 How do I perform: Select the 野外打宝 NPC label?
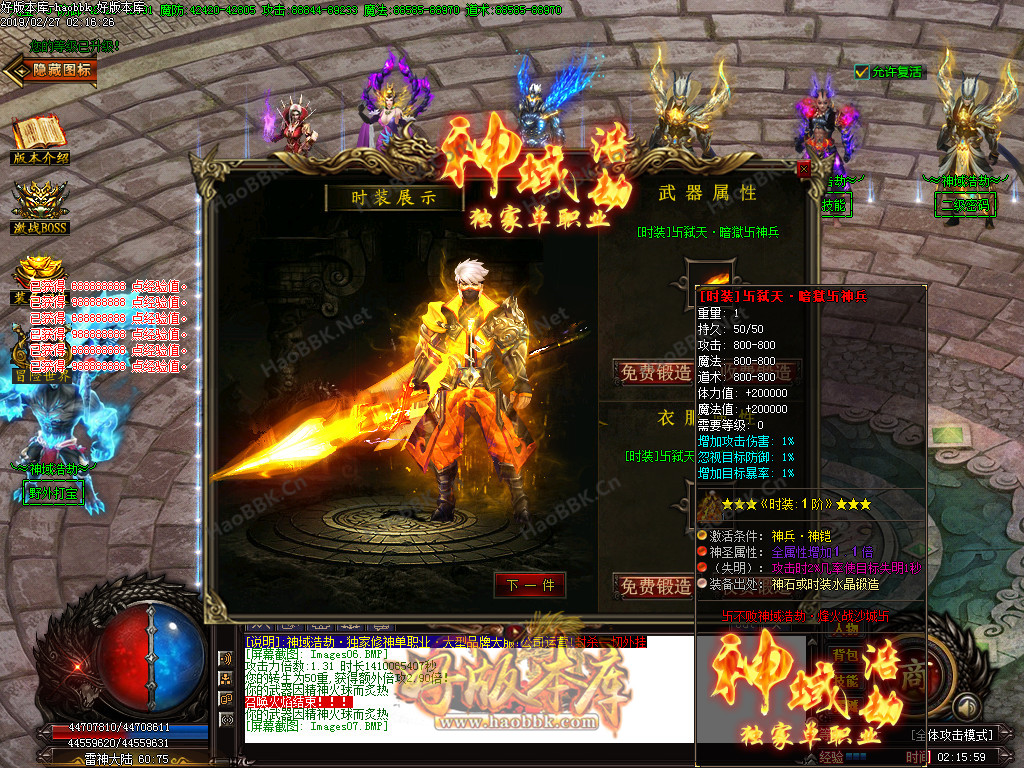pos(53,493)
